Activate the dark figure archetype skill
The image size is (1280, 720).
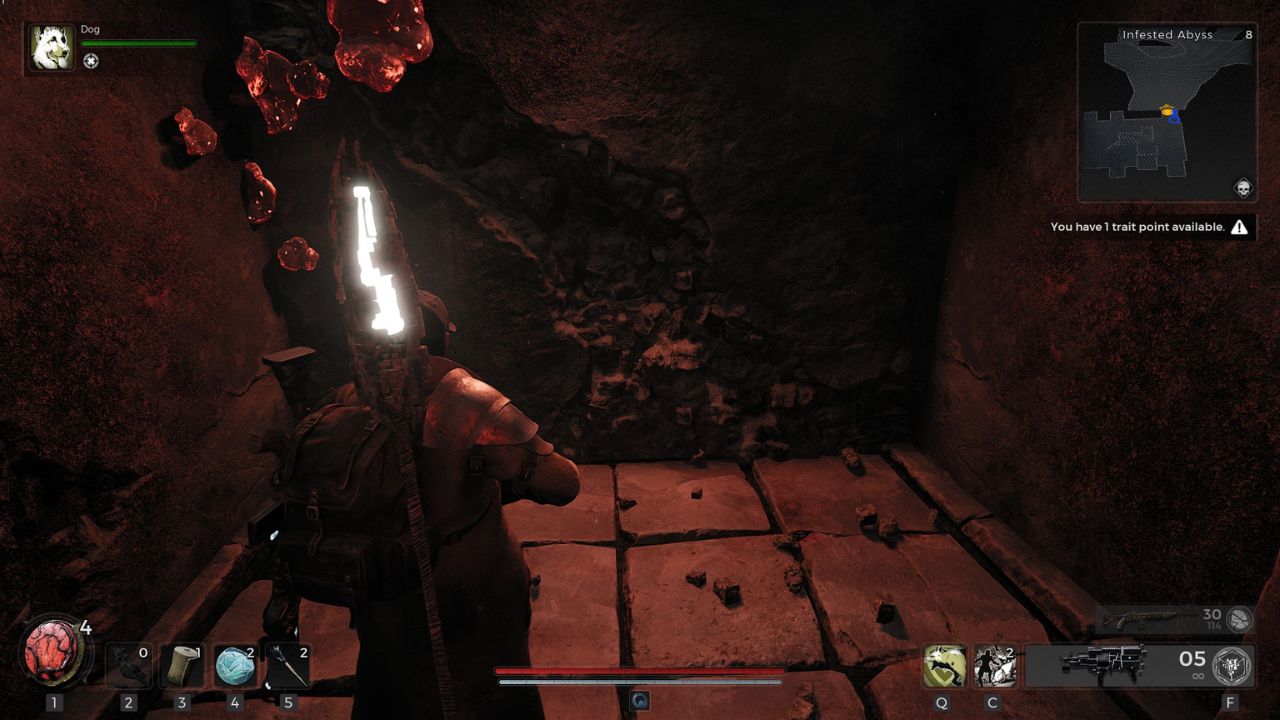click(x=995, y=667)
